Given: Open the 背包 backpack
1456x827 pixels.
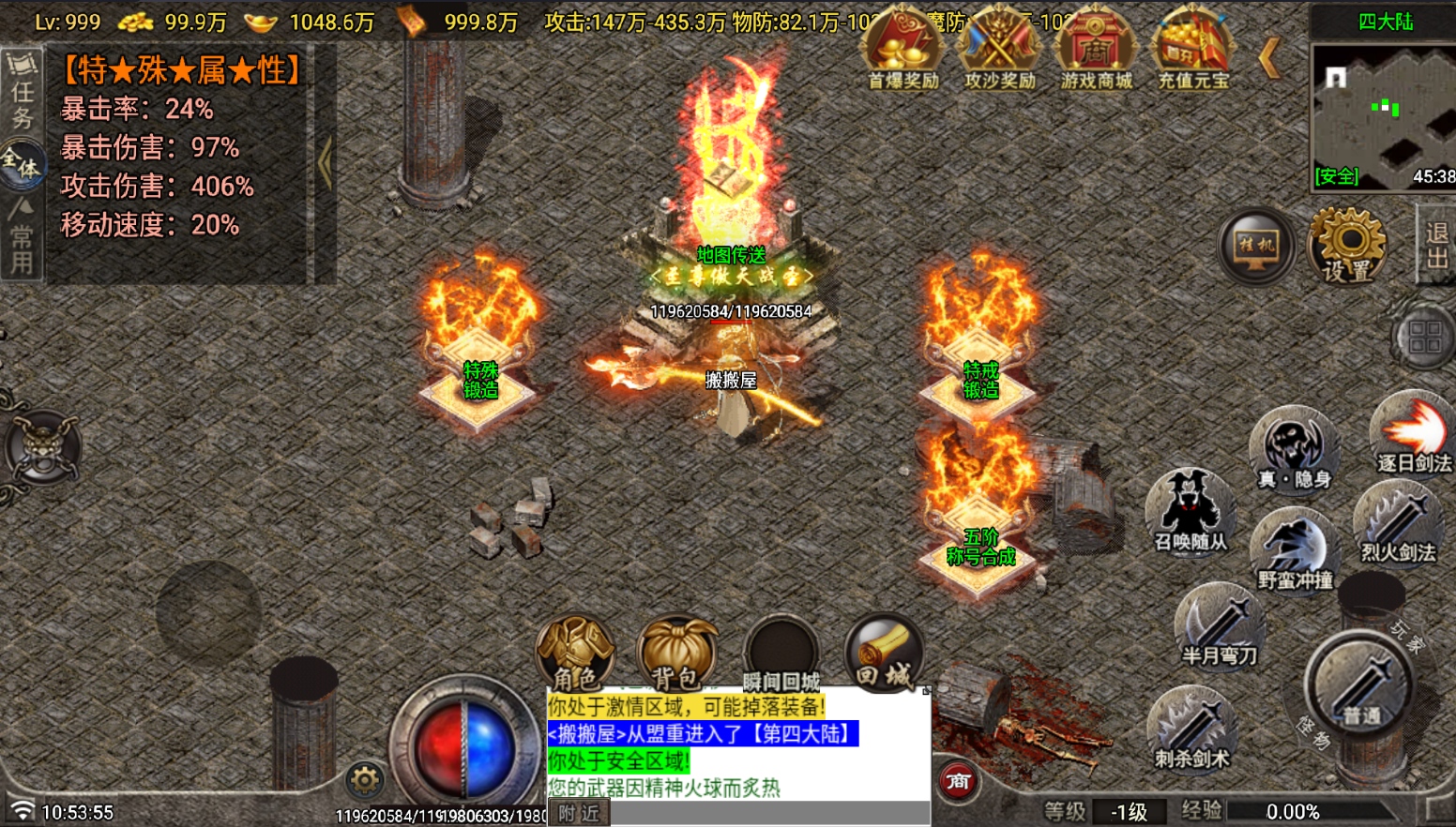Looking at the screenshot, I should click(x=675, y=654).
